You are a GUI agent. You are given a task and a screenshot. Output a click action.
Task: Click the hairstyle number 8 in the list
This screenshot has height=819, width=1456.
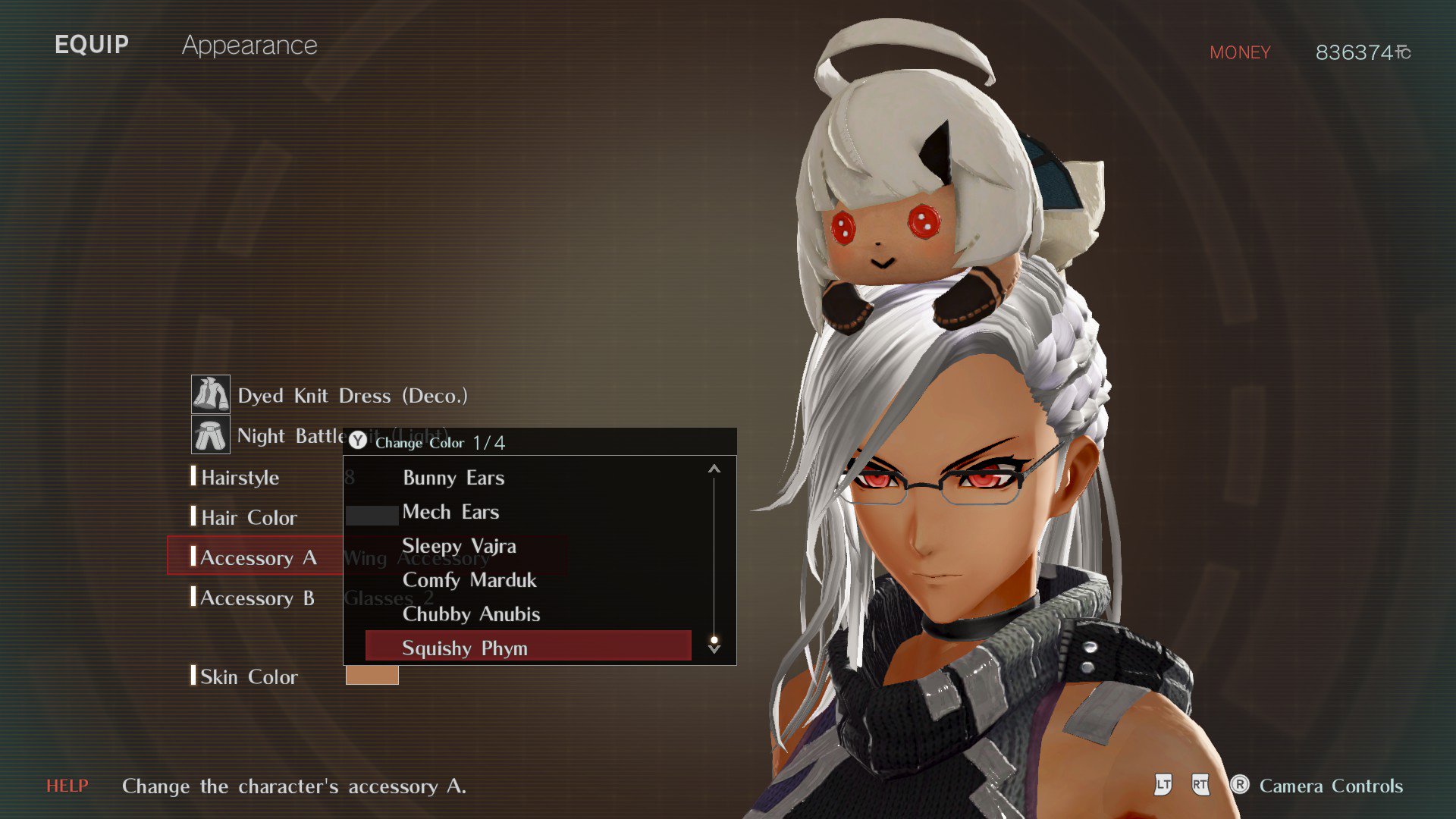tap(348, 479)
